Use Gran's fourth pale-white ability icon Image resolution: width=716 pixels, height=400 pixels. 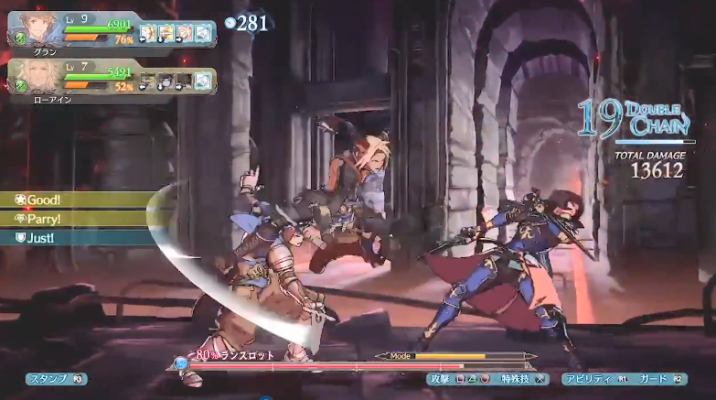[x=204, y=34]
